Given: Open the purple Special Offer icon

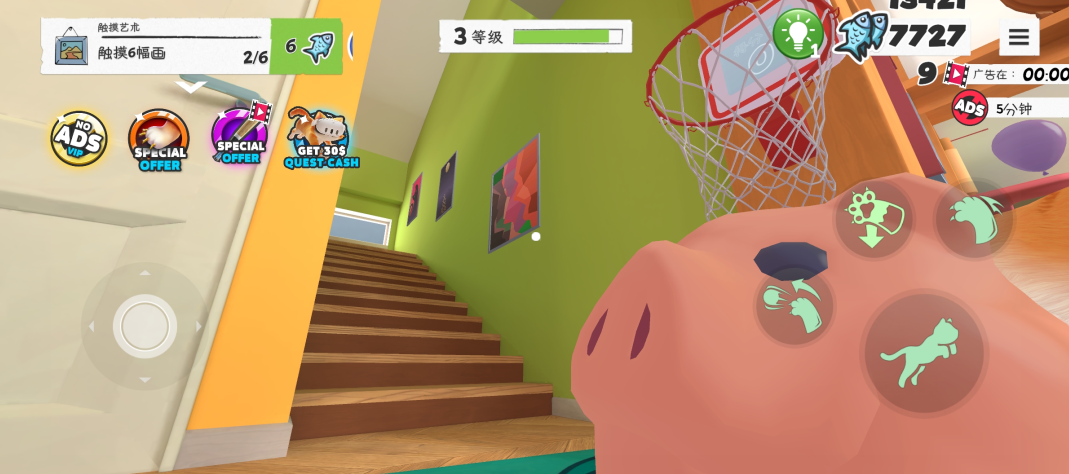Looking at the screenshot, I should pos(240,137).
